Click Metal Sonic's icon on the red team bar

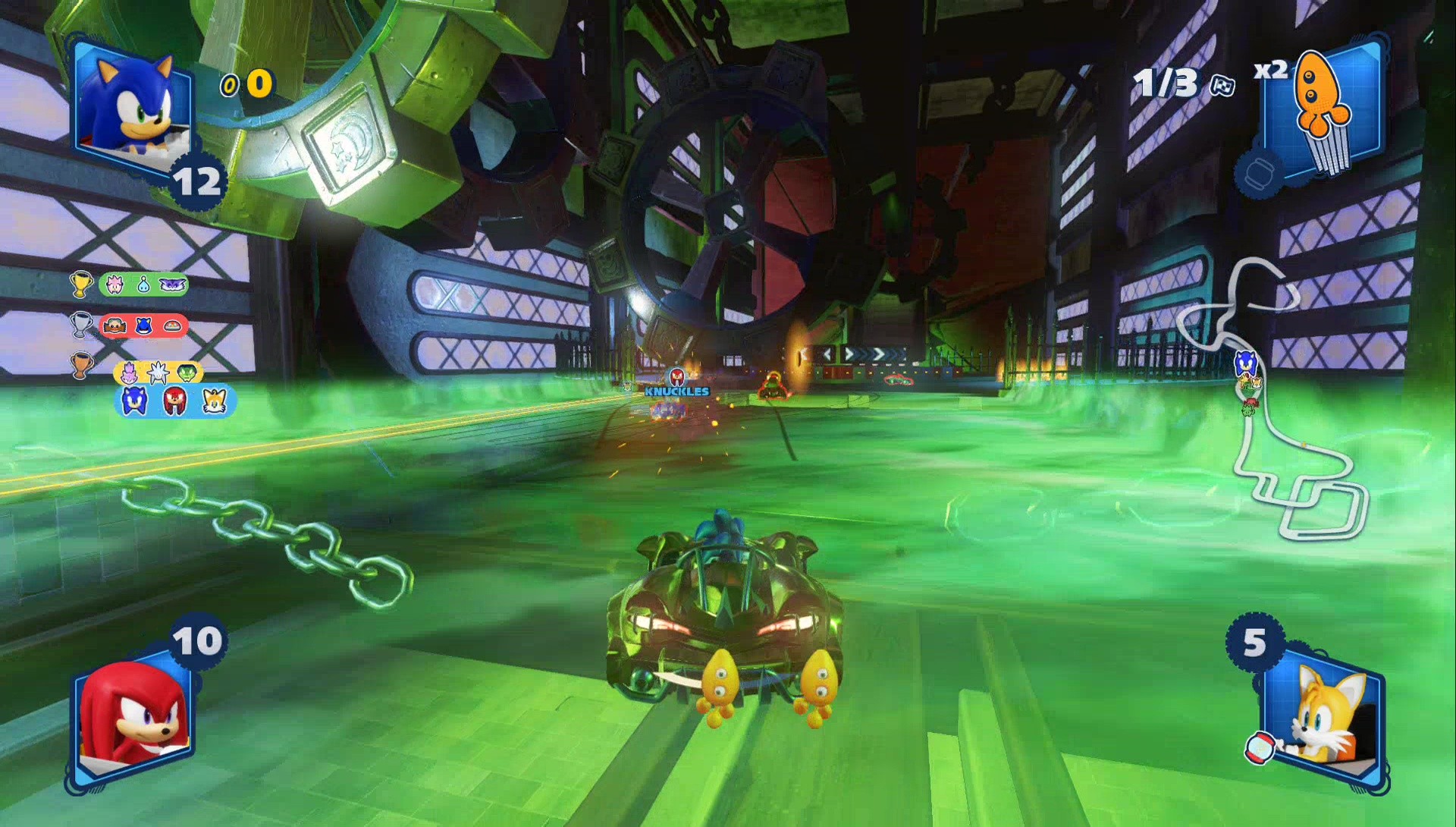pyautogui.click(x=143, y=326)
